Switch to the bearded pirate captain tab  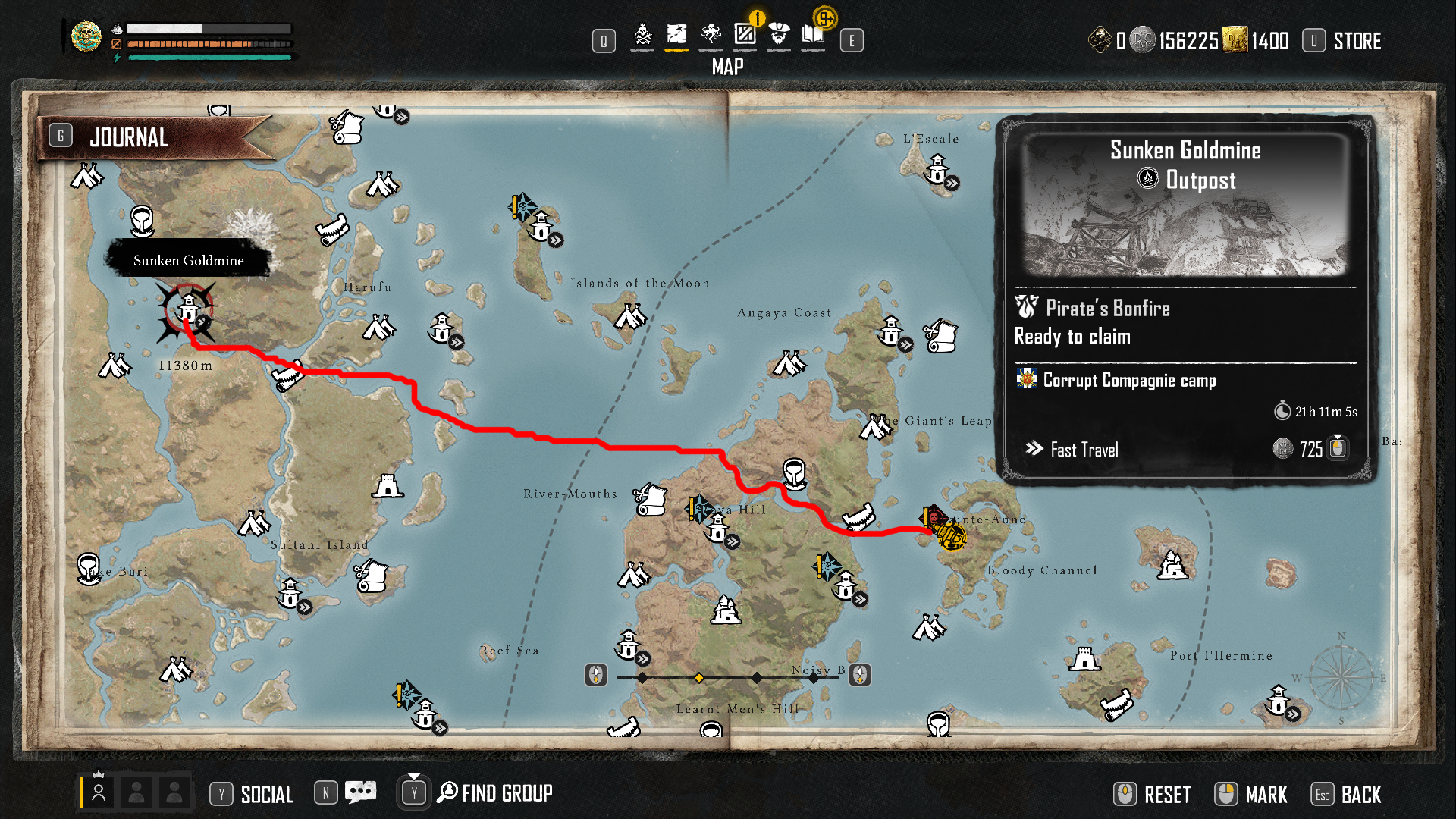pos(779,36)
